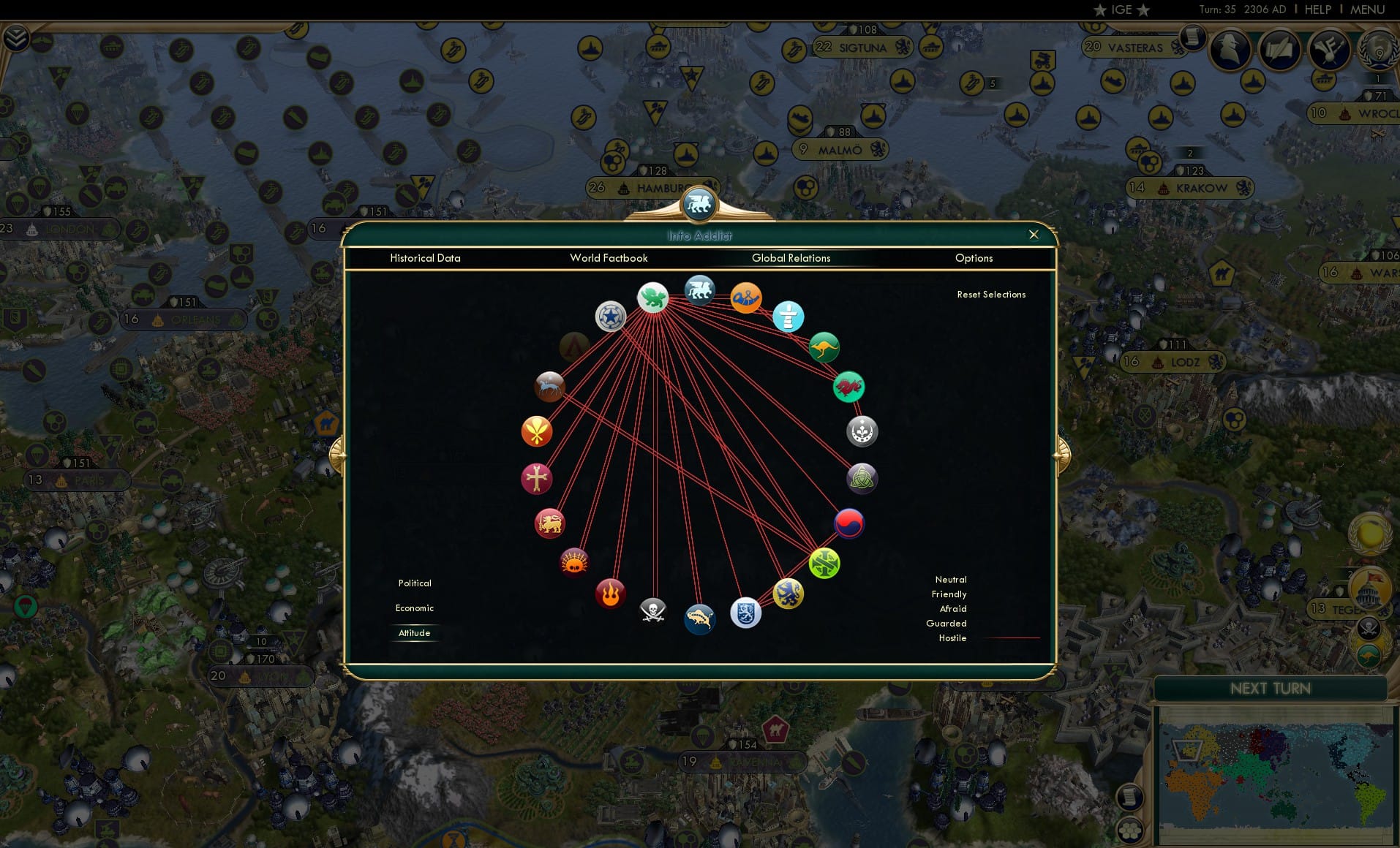Switch to the Political relations view
The width and height of the screenshot is (1400, 848).
[414, 583]
